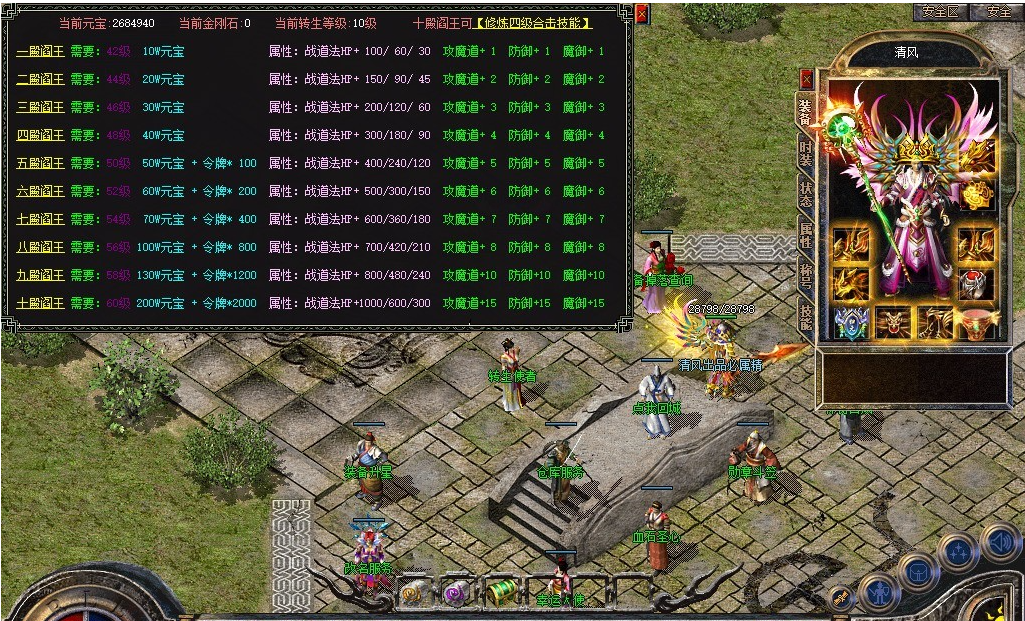Use the green treasure chest hotbar item

(x=502, y=592)
